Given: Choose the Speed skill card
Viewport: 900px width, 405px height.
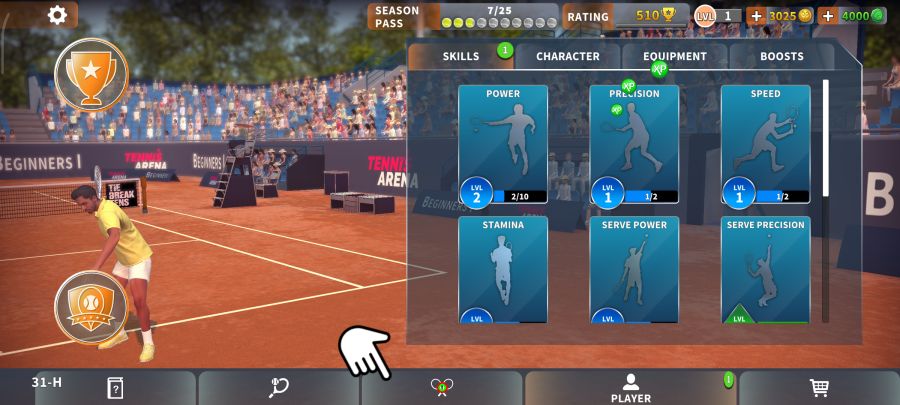Looking at the screenshot, I should pos(765,144).
